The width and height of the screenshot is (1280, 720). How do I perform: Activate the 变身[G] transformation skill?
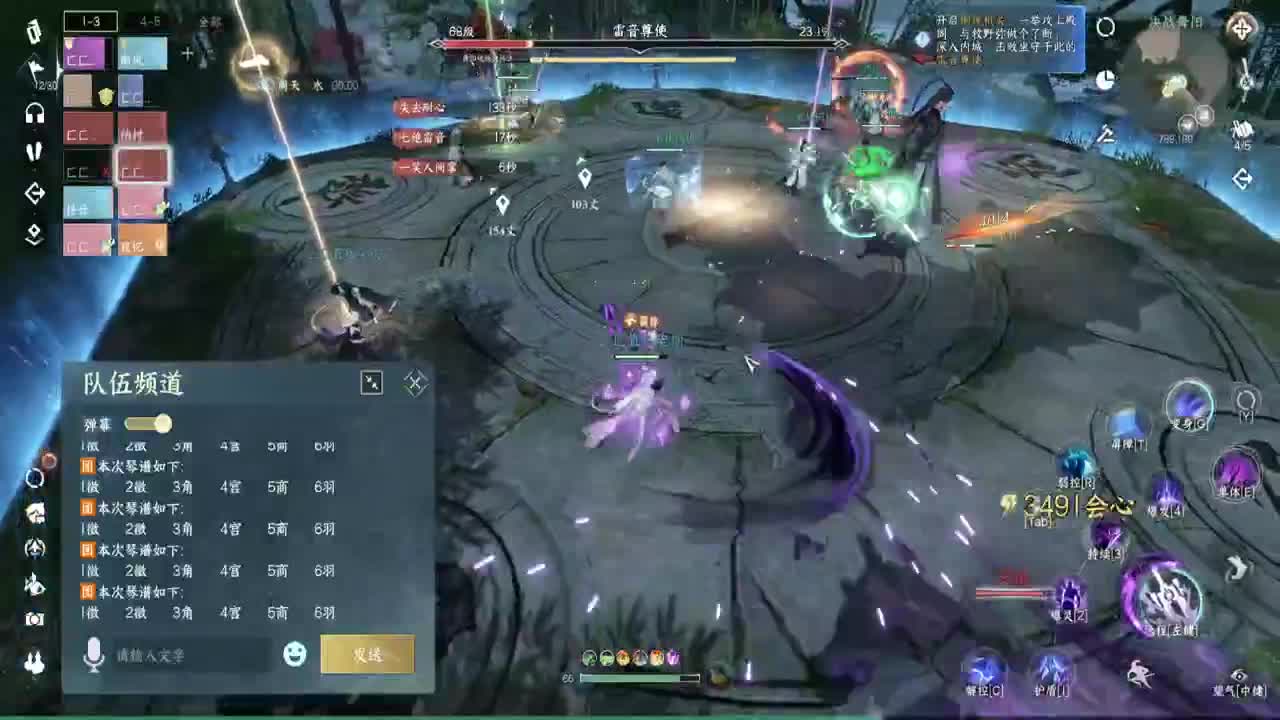1191,408
